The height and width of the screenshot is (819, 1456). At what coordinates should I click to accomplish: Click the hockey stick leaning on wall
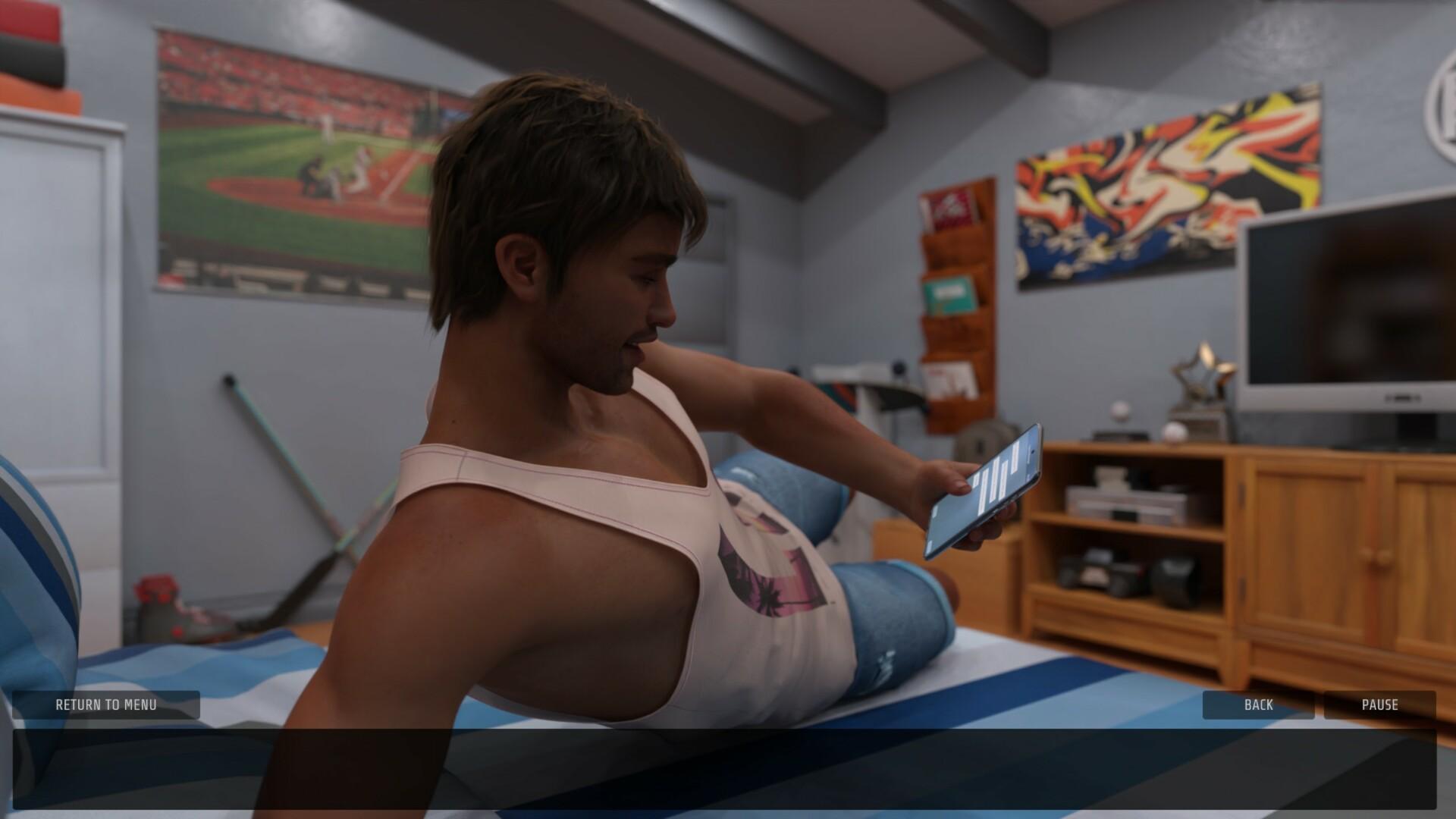(x=296, y=485)
